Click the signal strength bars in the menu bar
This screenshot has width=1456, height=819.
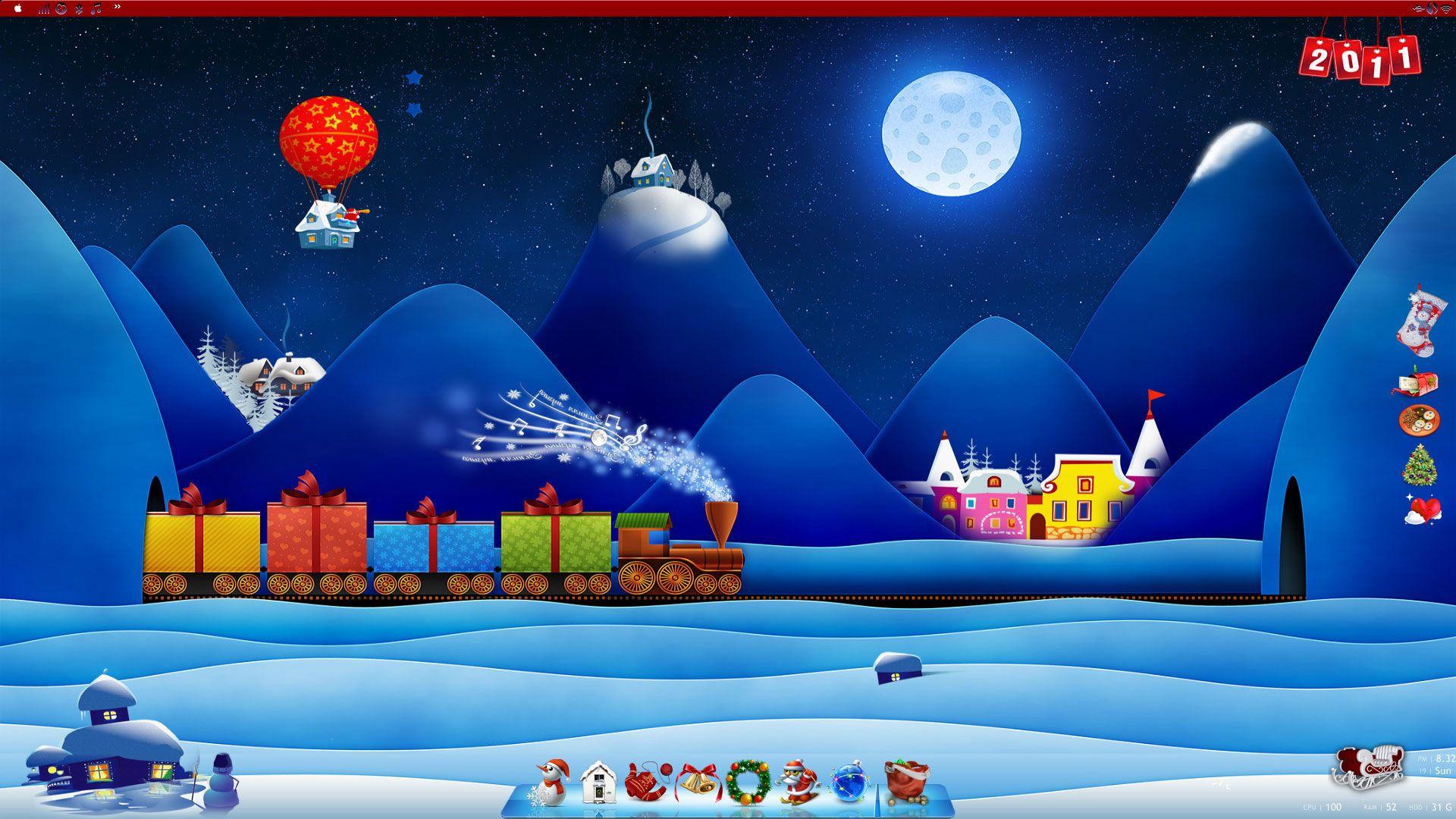click(42, 8)
